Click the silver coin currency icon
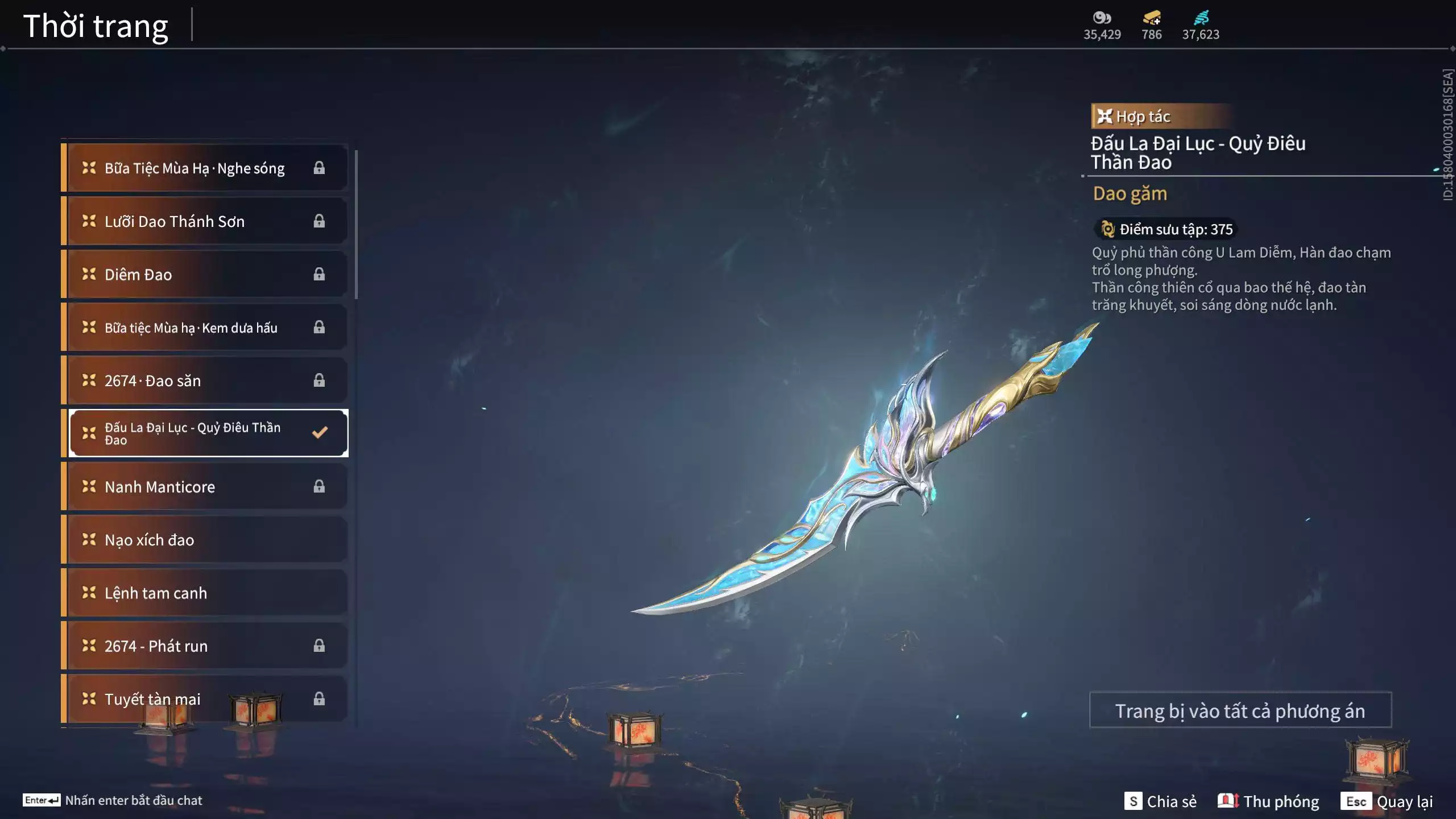This screenshot has height=819, width=1456. click(x=1102, y=18)
